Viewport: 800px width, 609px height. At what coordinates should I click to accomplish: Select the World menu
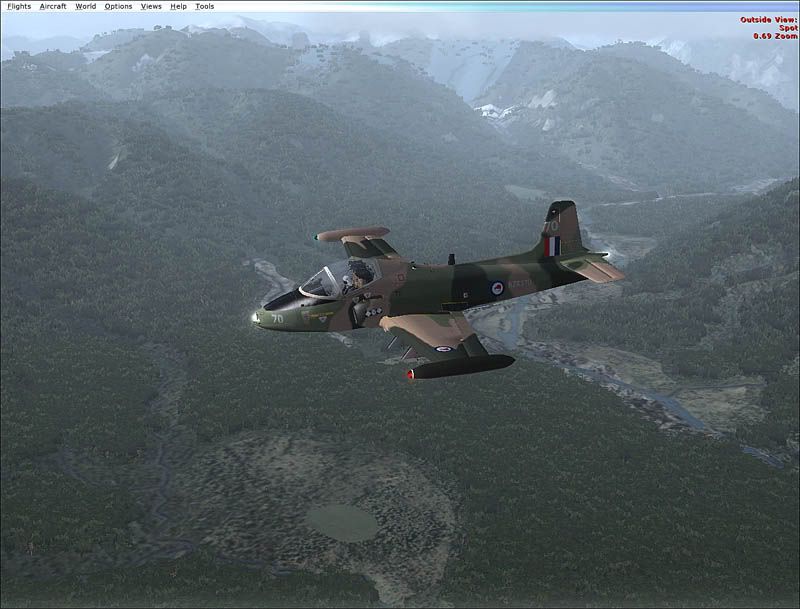86,6
